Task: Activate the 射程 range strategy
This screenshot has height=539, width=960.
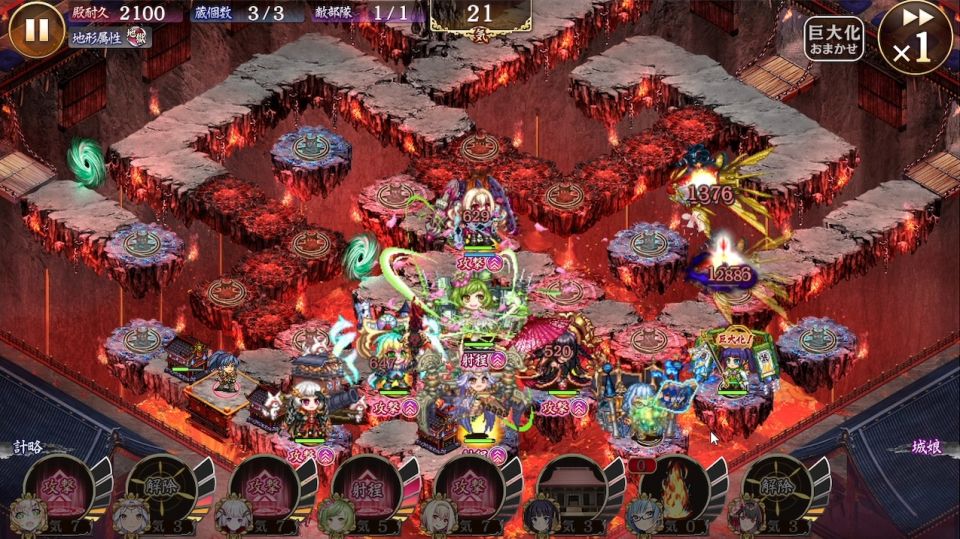Action: pos(366,488)
